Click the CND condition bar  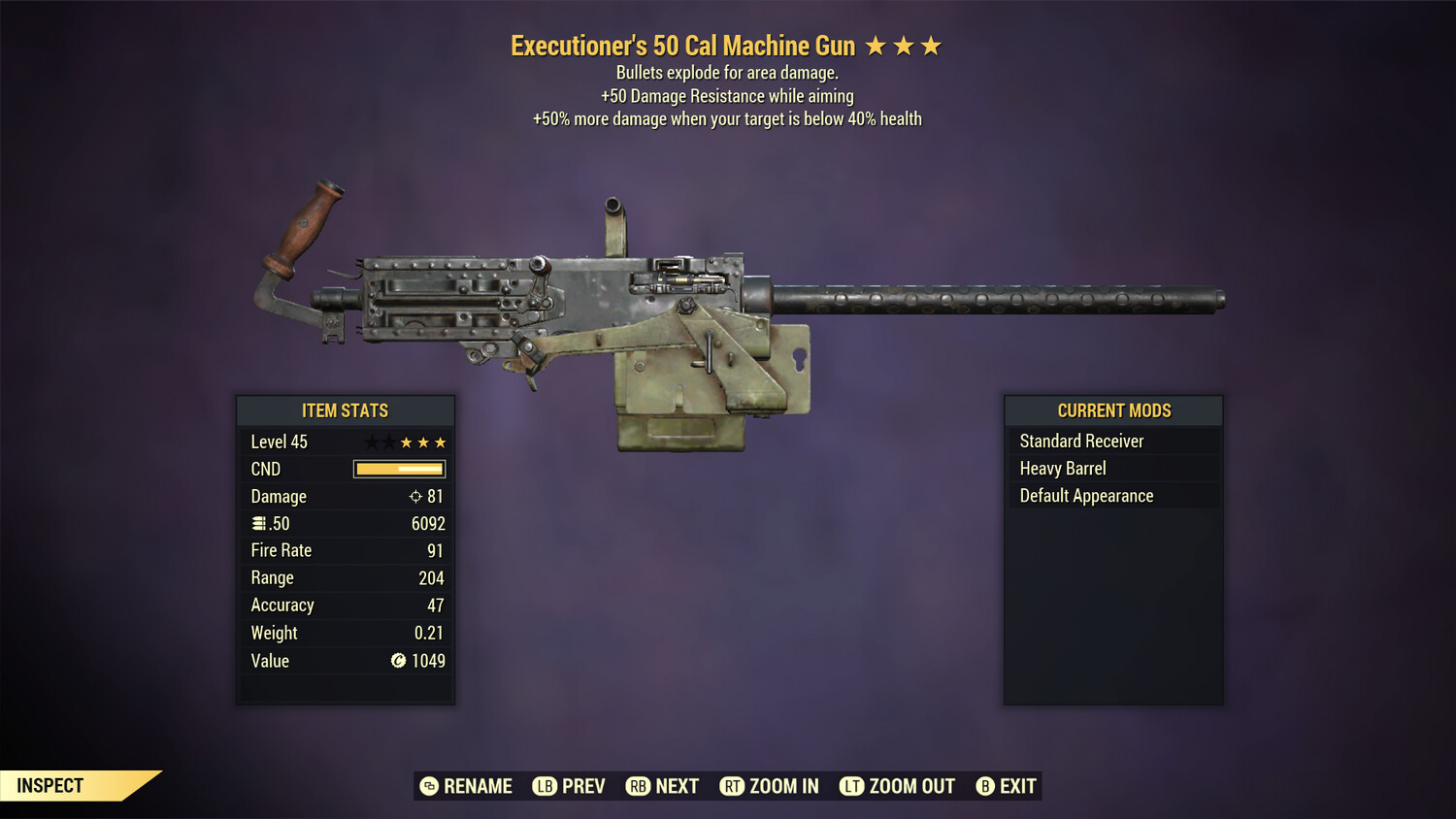tap(399, 469)
